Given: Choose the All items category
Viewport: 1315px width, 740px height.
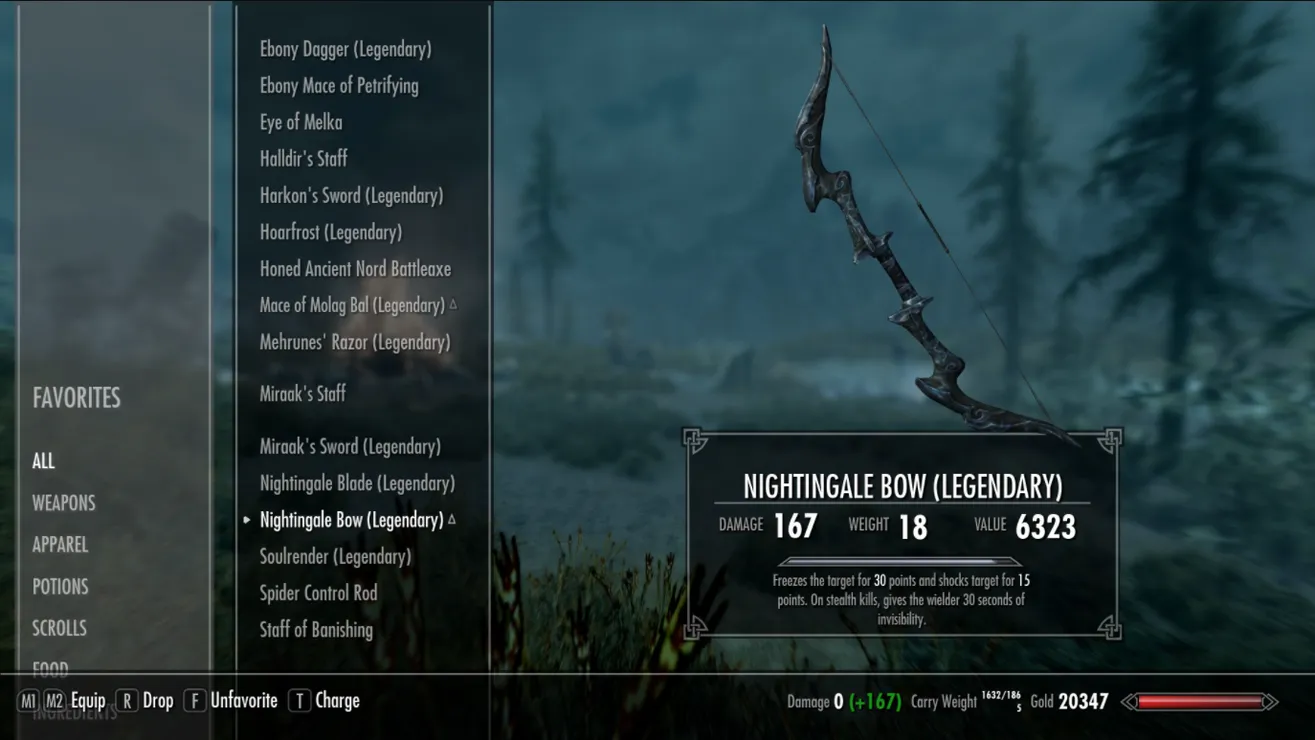Looking at the screenshot, I should click(x=43, y=461).
